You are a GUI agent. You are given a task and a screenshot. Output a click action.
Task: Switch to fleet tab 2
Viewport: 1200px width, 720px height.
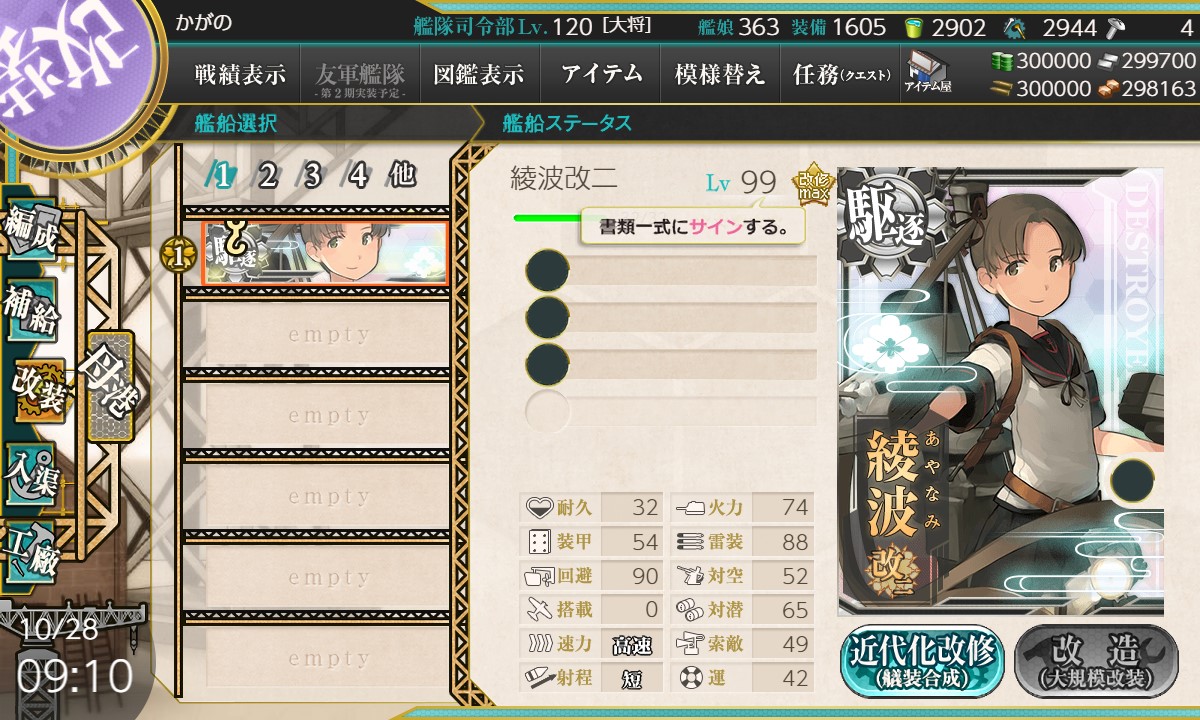(267, 176)
